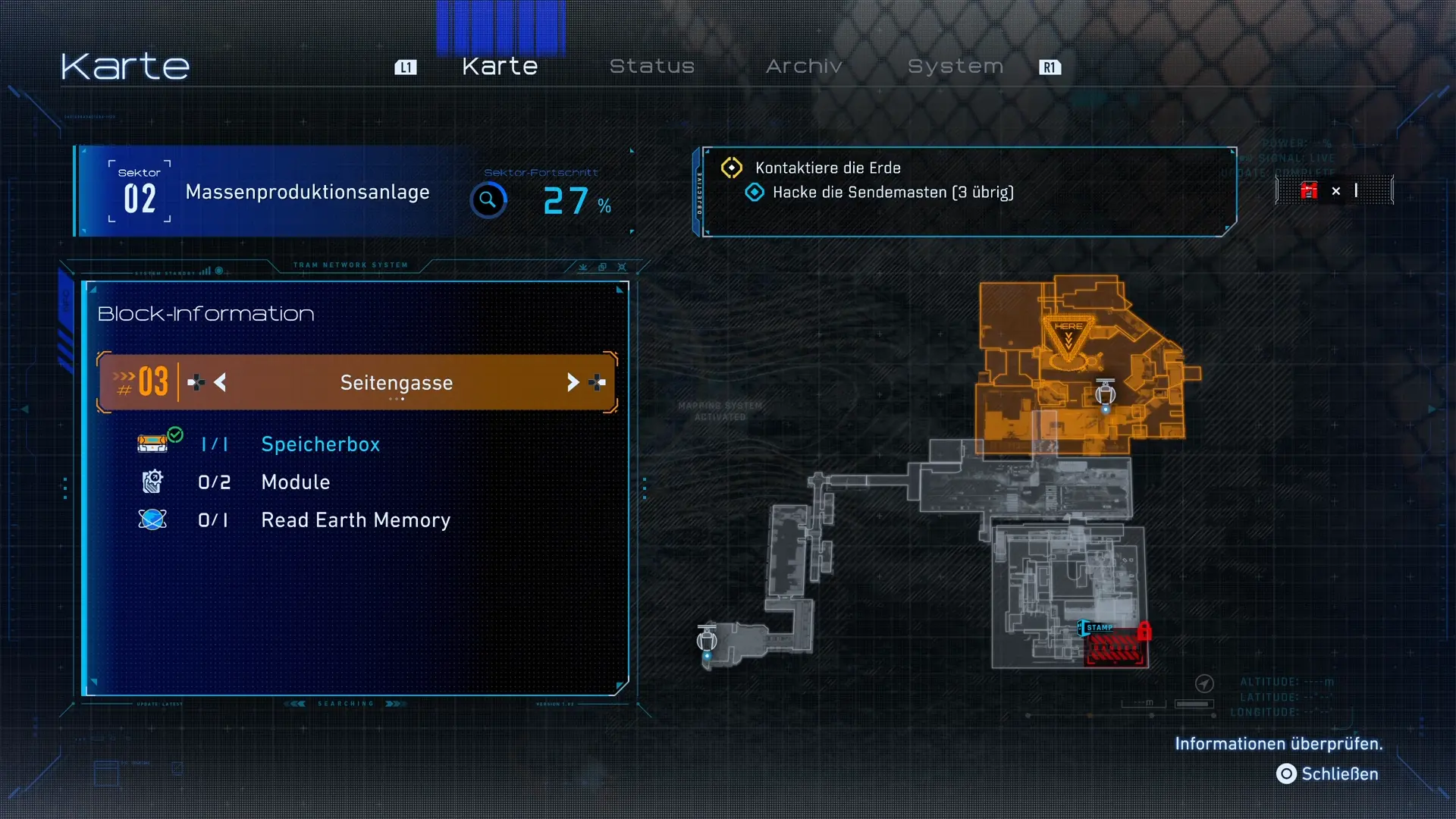Switch to the Archiv tab
Image resolution: width=1456 pixels, height=819 pixels.
click(804, 67)
